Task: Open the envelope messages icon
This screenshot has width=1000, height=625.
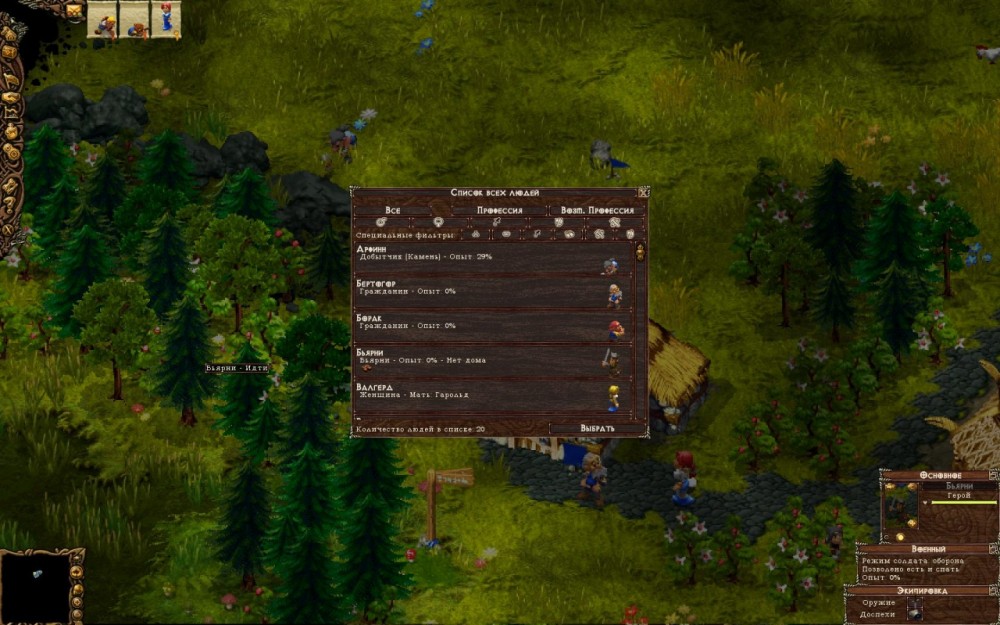Action: tap(74, 10)
